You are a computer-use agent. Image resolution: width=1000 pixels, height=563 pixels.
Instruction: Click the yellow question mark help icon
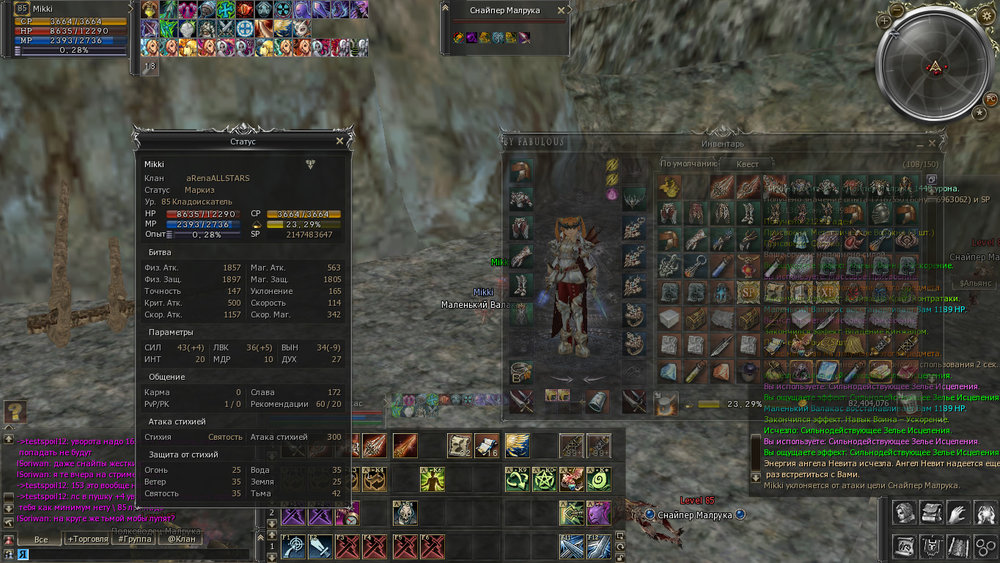(x=14, y=412)
